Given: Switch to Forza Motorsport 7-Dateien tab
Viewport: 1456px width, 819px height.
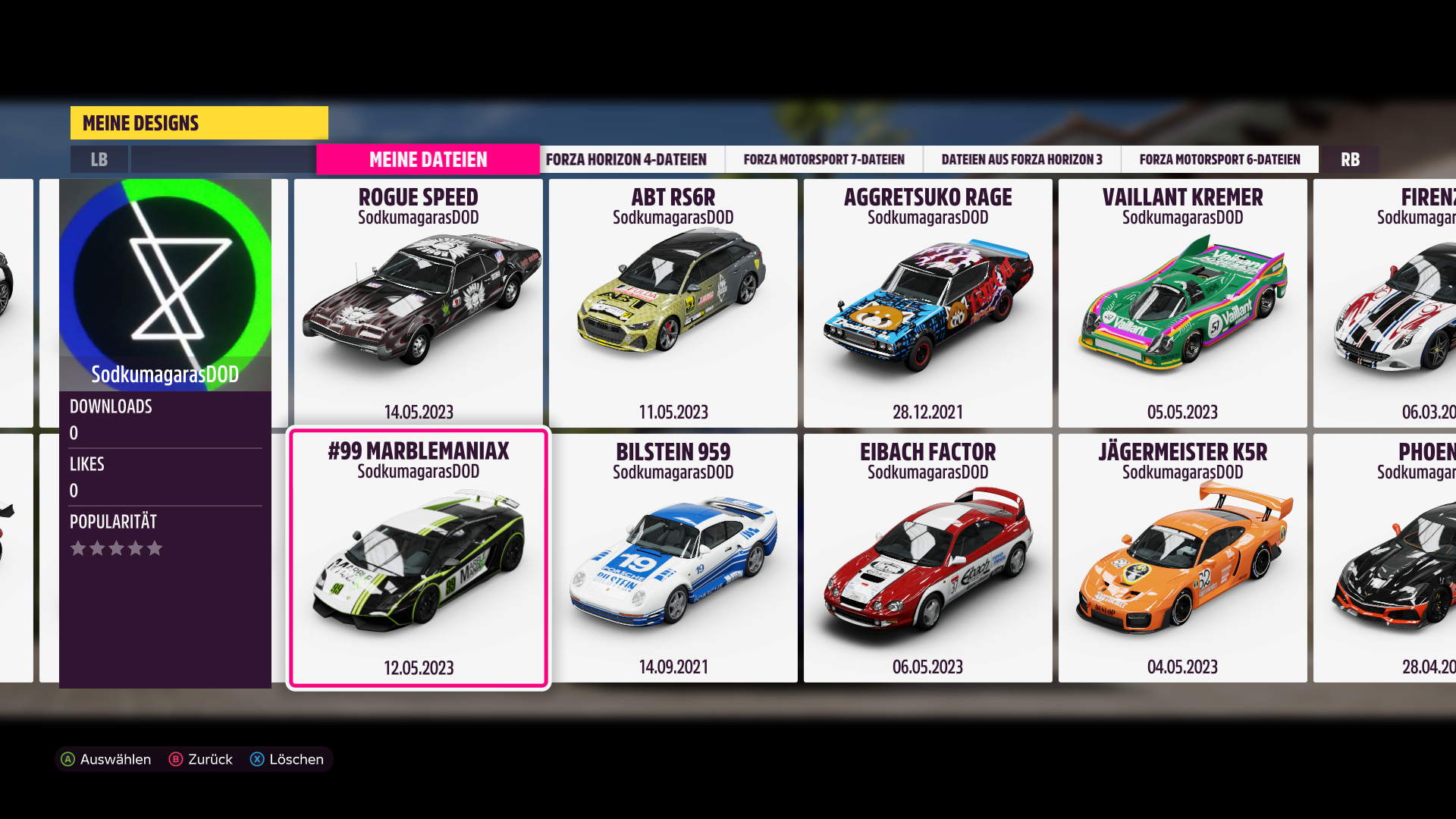Looking at the screenshot, I should (824, 160).
